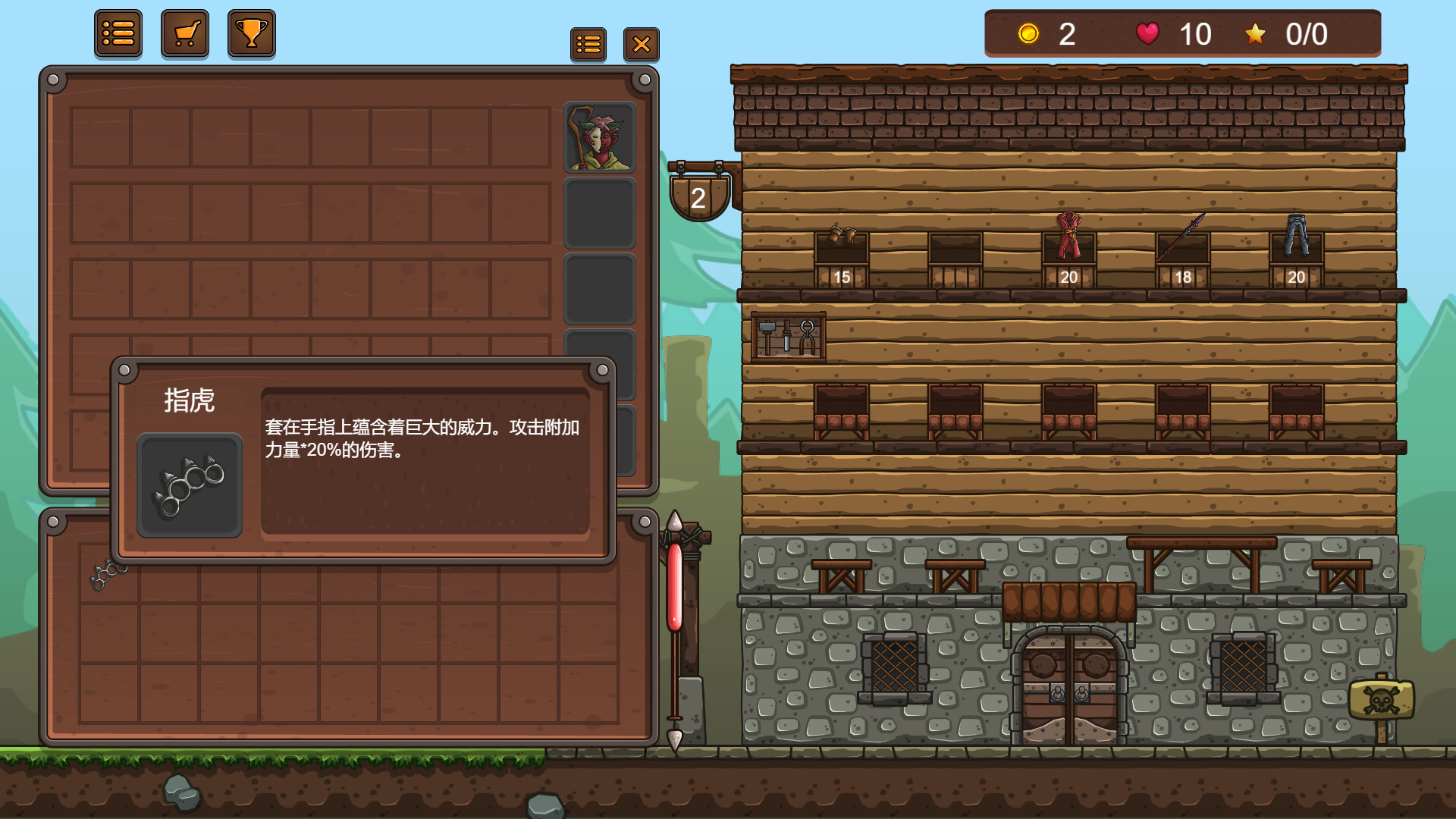Click the heart health icon in the HUD
1456x819 pixels.
(1147, 33)
